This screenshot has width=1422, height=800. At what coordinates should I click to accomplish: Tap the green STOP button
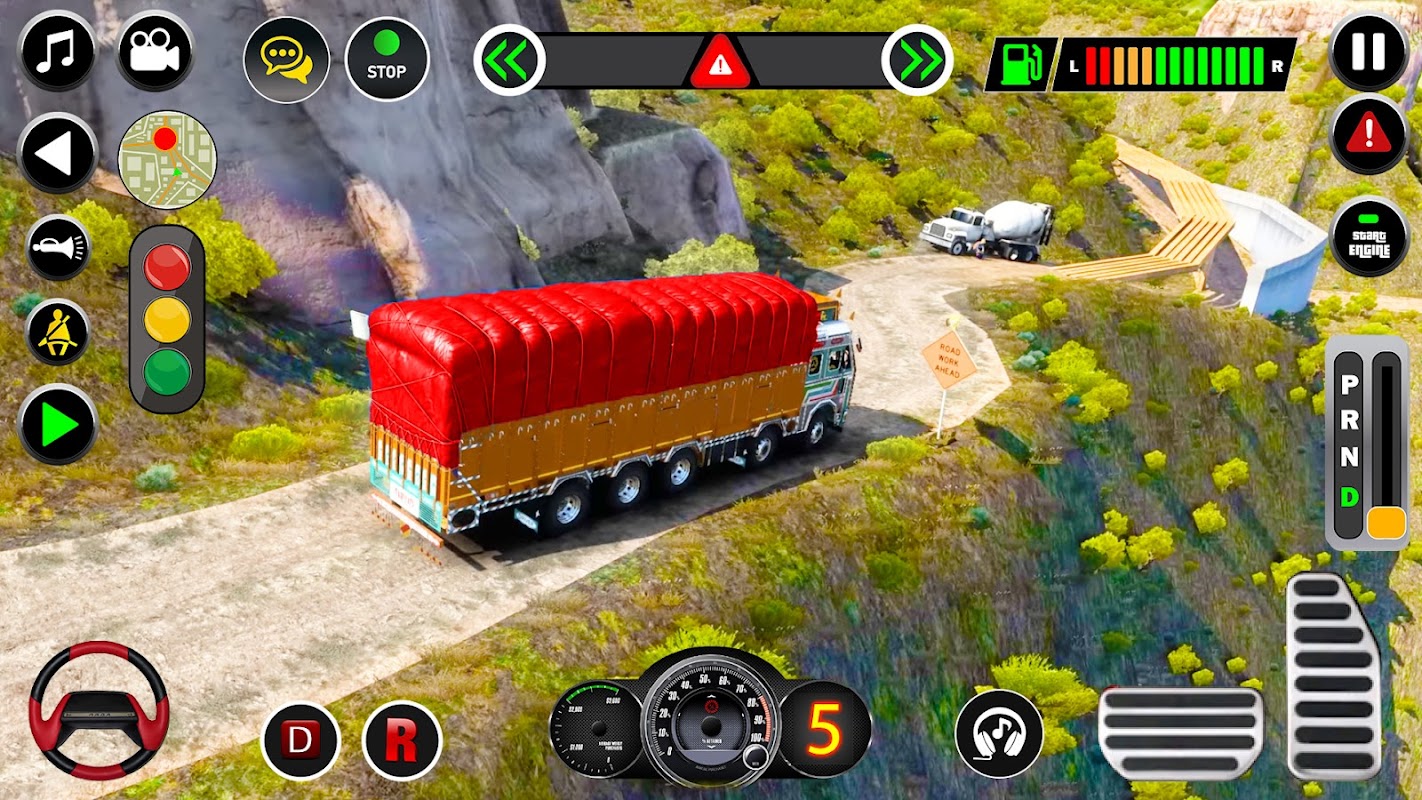(x=387, y=60)
